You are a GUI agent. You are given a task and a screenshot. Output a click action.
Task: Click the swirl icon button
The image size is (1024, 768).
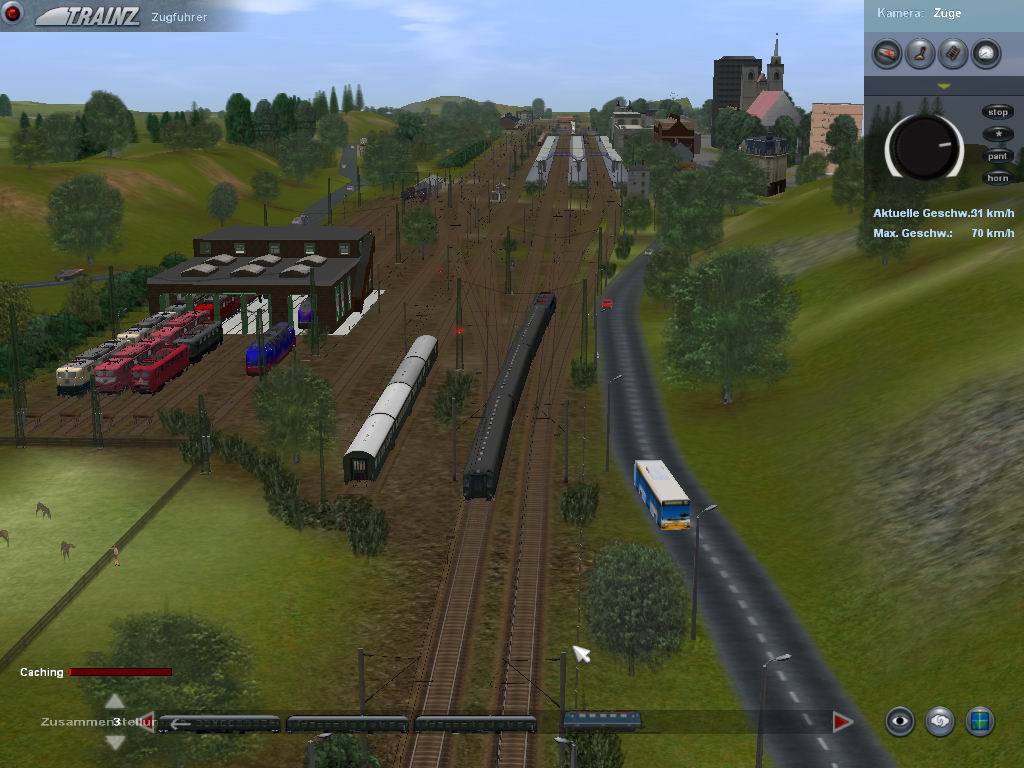tap(940, 721)
